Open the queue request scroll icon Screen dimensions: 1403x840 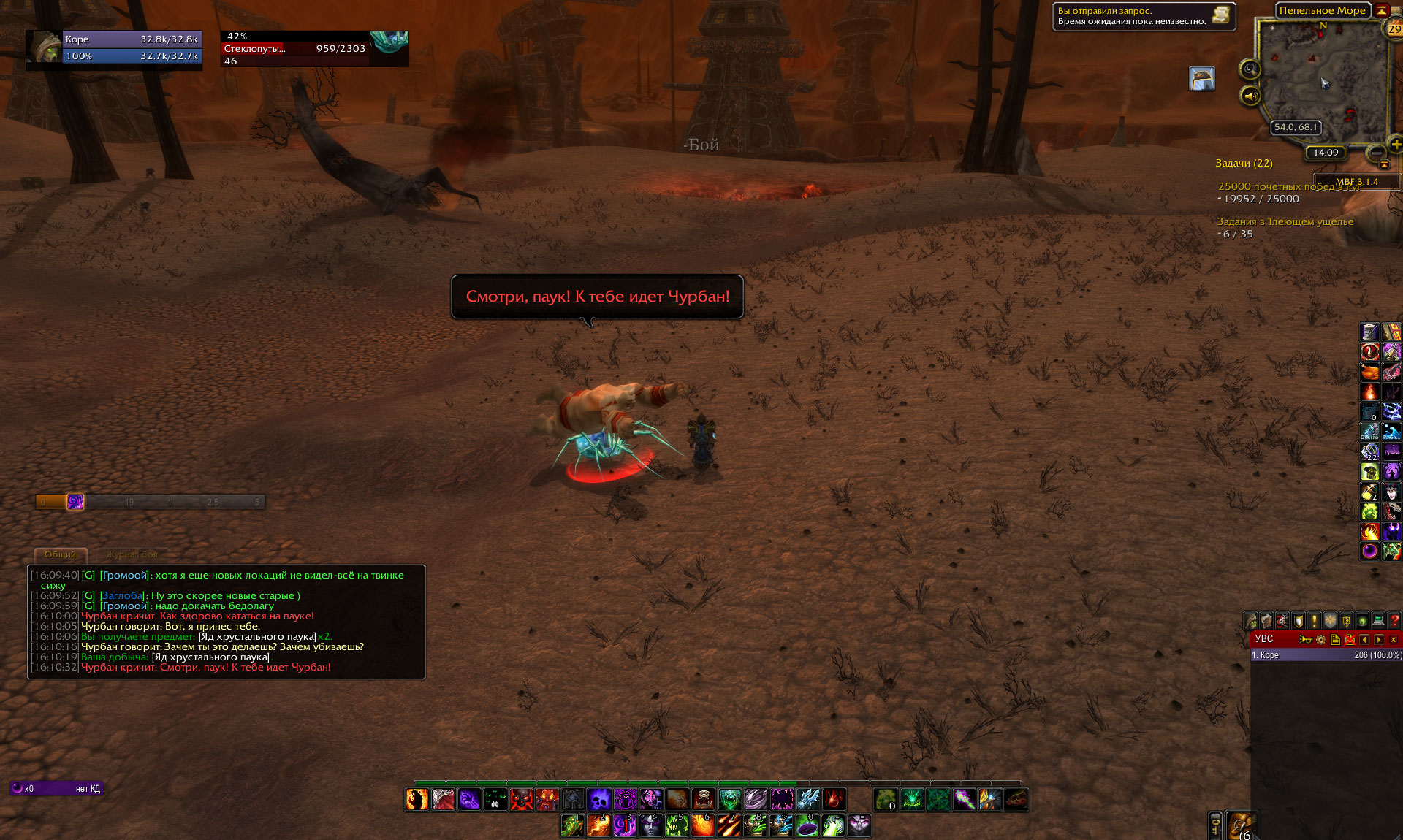click(1220, 15)
